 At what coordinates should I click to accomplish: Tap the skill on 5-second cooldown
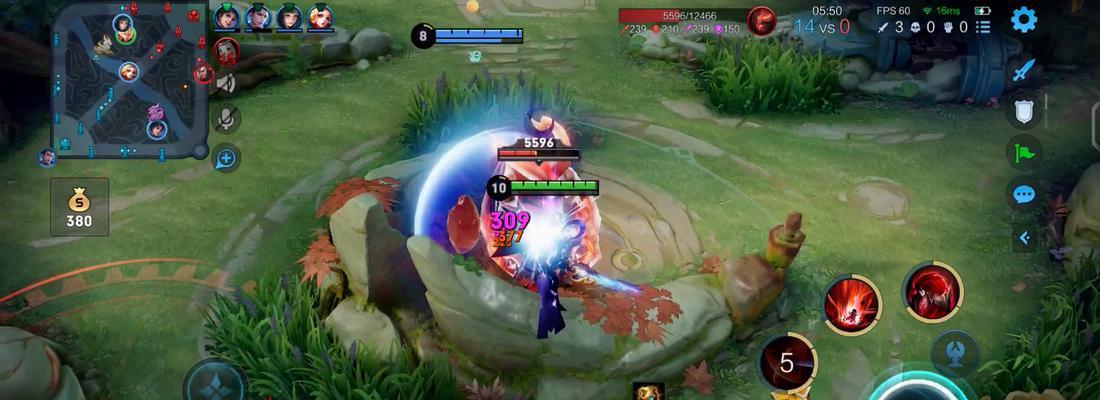(787, 362)
